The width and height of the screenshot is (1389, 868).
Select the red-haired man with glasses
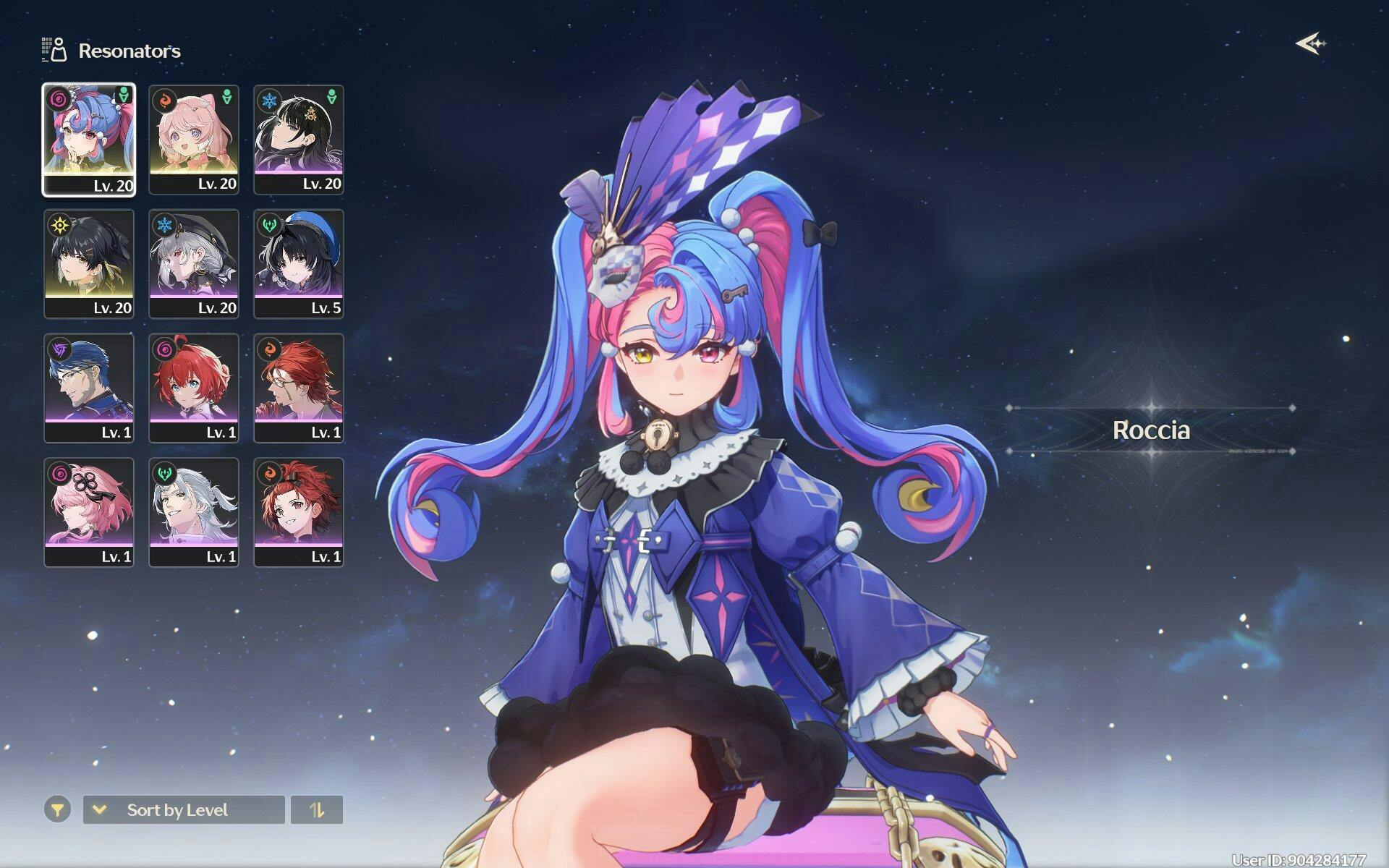click(299, 388)
